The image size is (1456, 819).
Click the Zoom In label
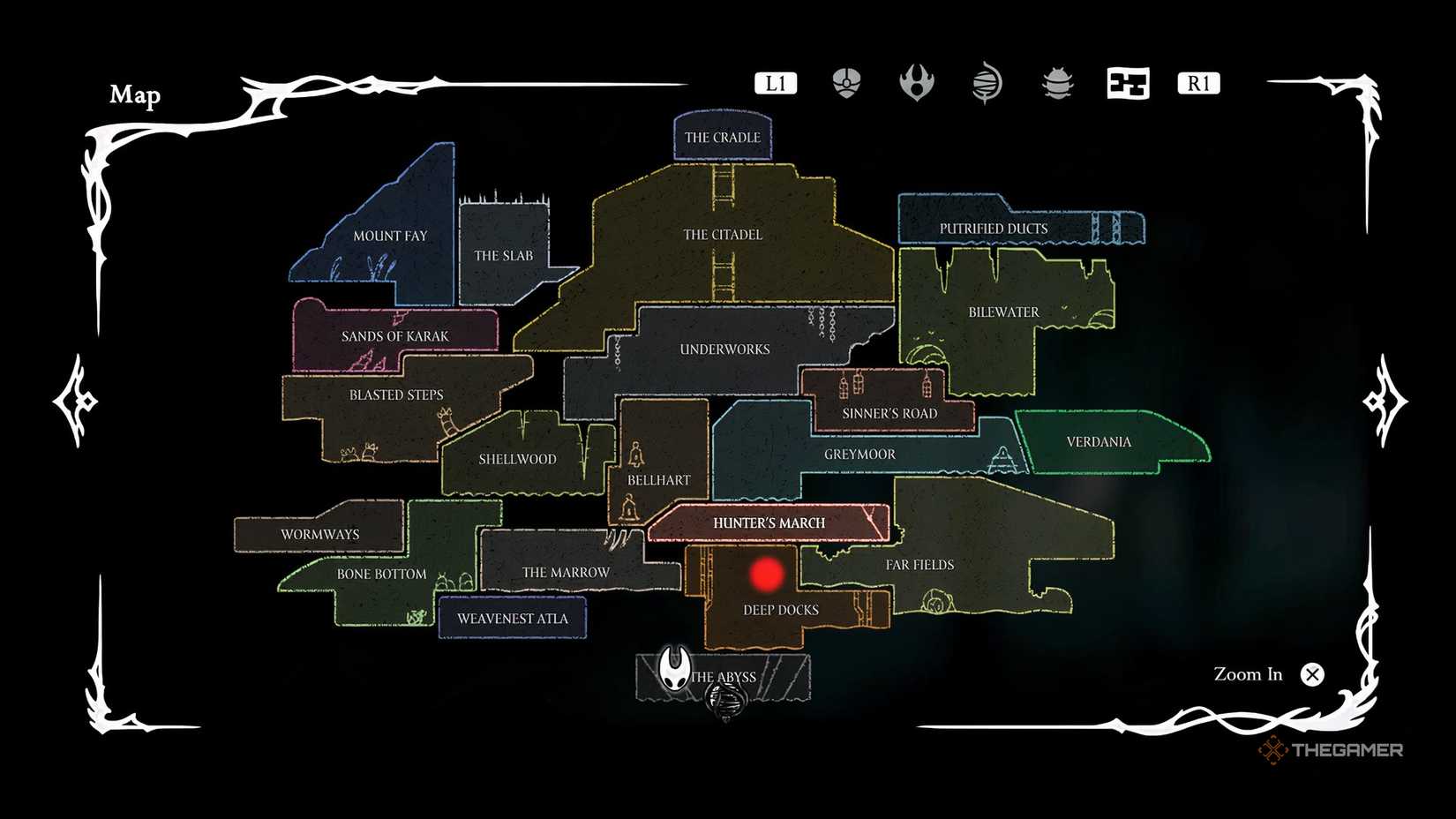click(x=1247, y=674)
